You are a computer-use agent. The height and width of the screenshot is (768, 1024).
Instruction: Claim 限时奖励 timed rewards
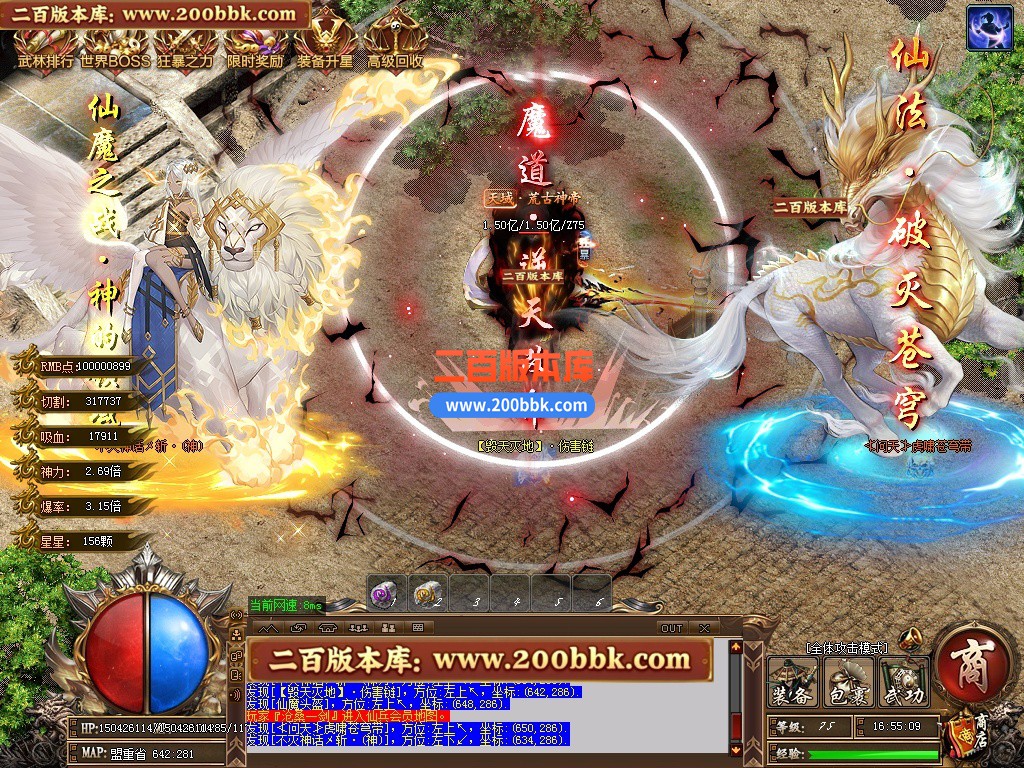pyautogui.click(x=256, y=47)
